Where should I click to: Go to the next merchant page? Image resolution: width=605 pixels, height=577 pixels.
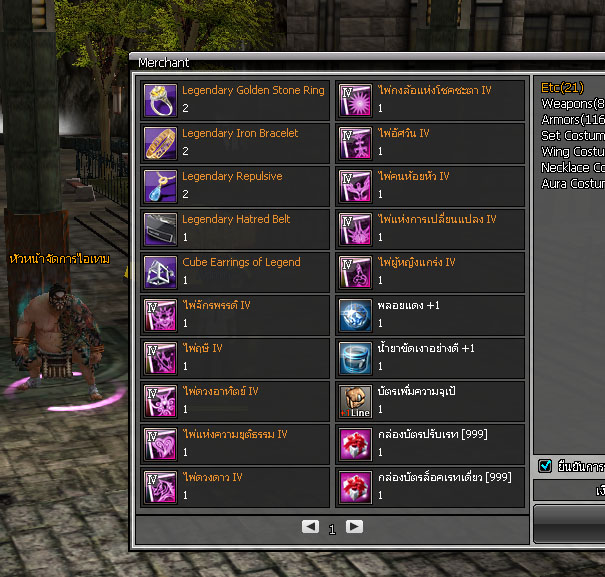pos(354,527)
